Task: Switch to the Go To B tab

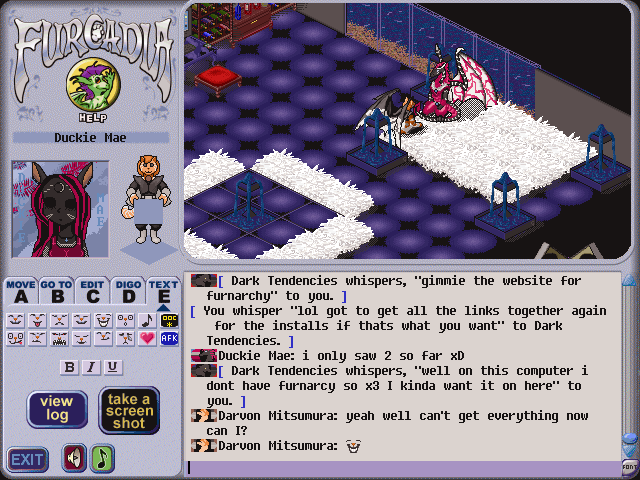Action: pyautogui.click(x=57, y=292)
